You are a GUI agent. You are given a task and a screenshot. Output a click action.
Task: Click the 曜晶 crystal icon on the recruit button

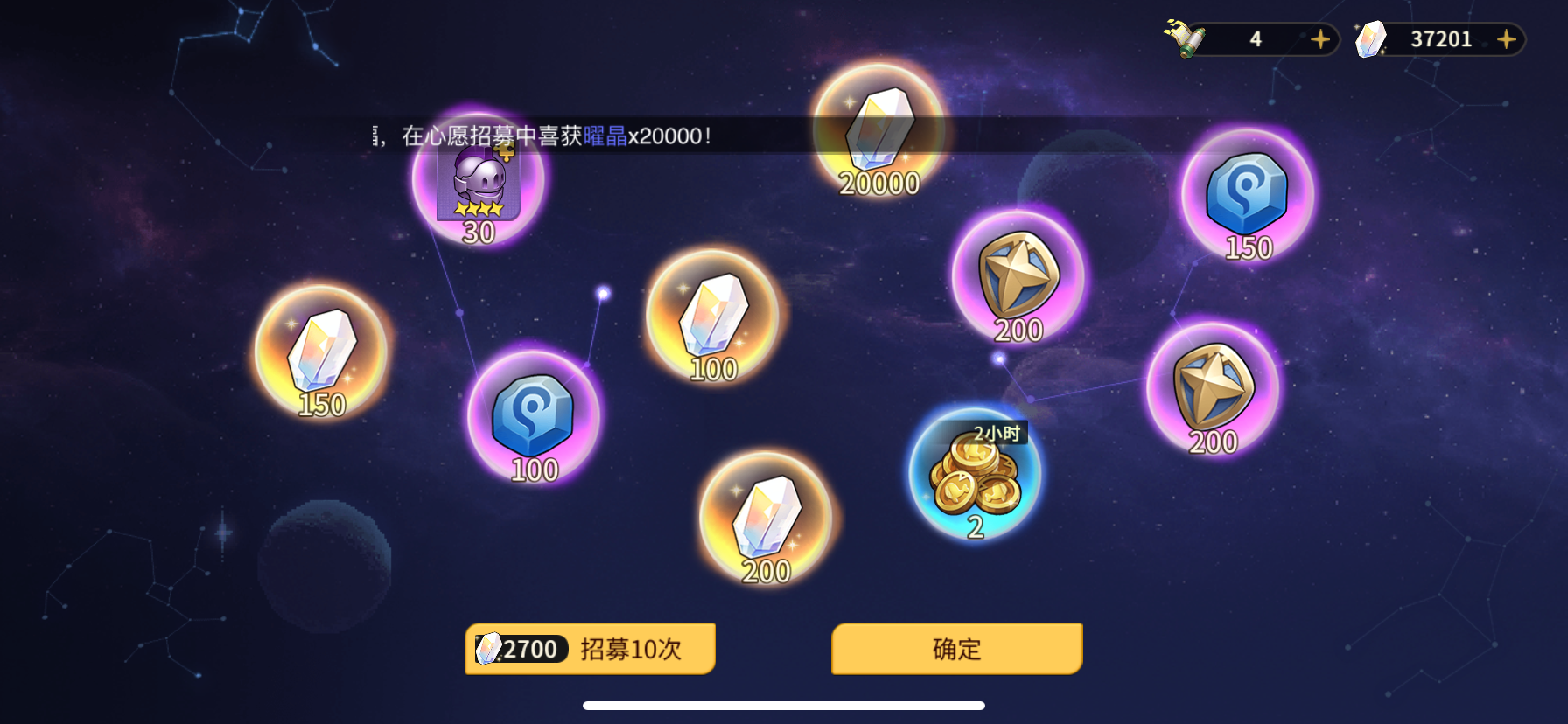489,649
